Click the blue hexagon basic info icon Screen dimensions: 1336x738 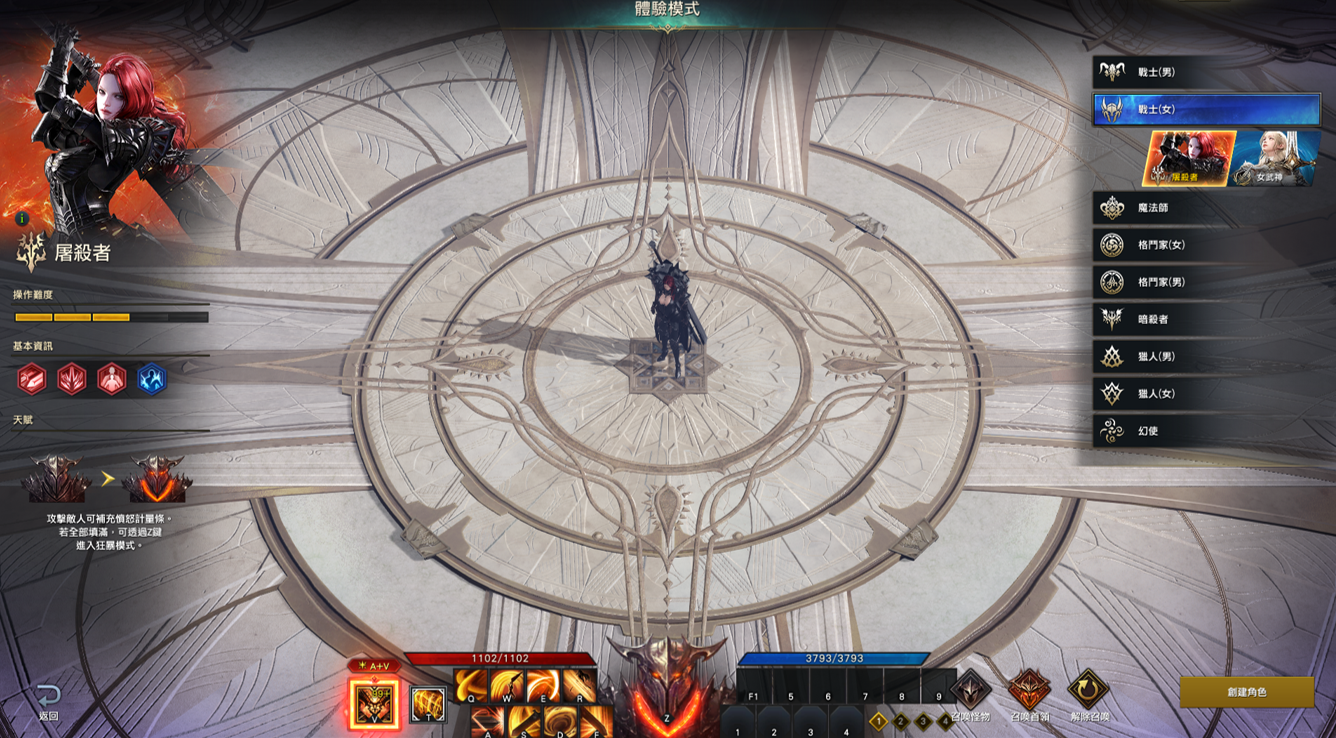click(x=152, y=379)
